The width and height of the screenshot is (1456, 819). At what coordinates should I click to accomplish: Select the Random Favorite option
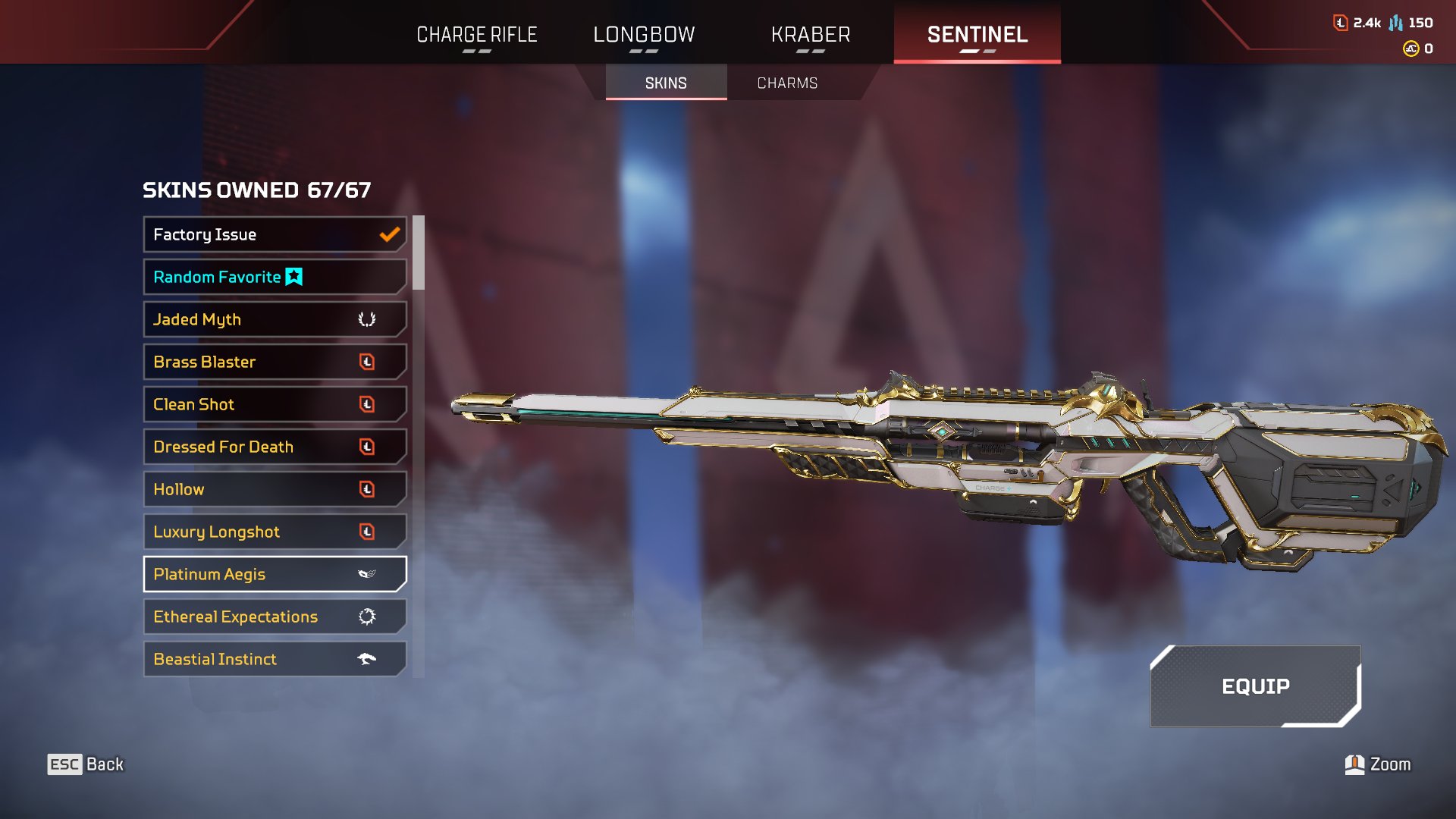(x=275, y=277)
